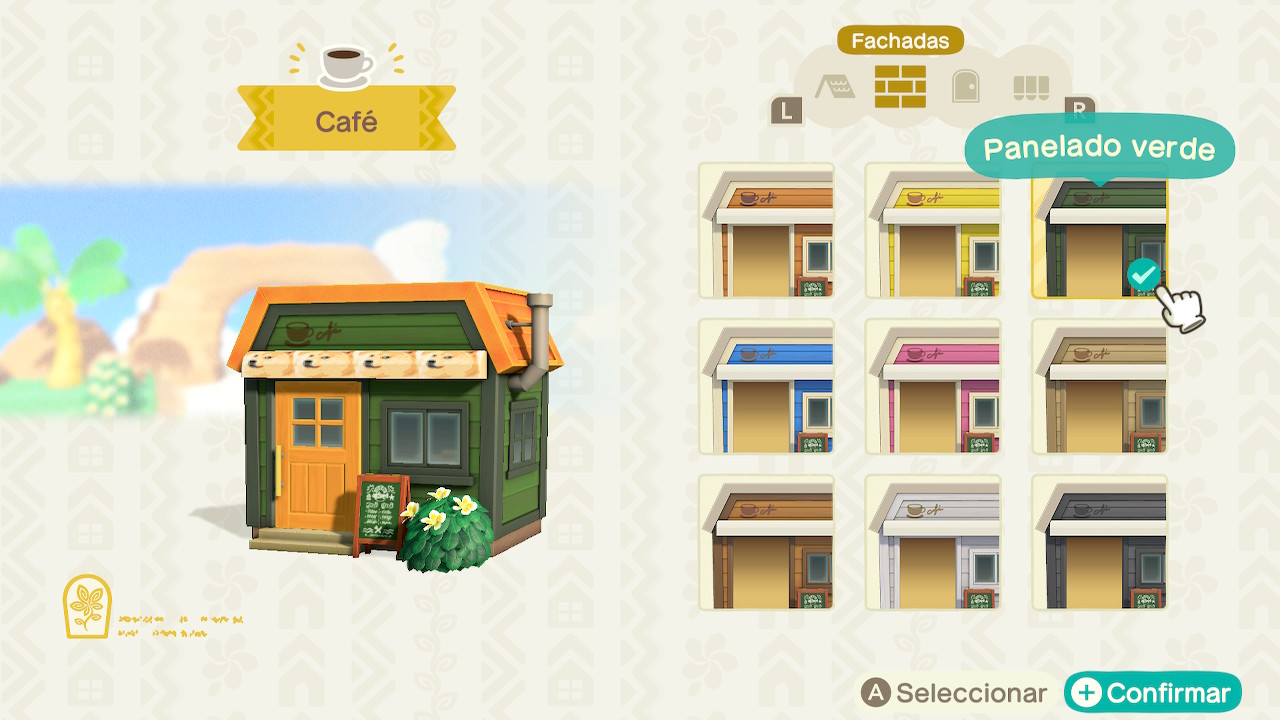The width and height of the screenshot is (1280, 720).
Task: Open the brick wall Fachadas tab
Action: (900, 87)
